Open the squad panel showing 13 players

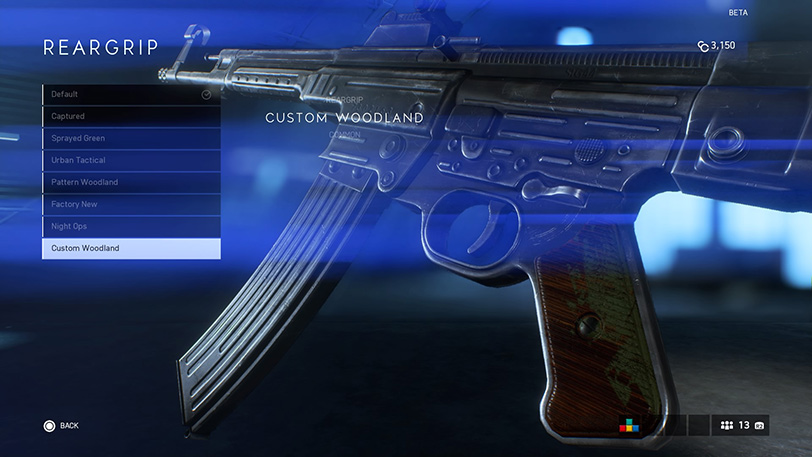coord(741,425)
